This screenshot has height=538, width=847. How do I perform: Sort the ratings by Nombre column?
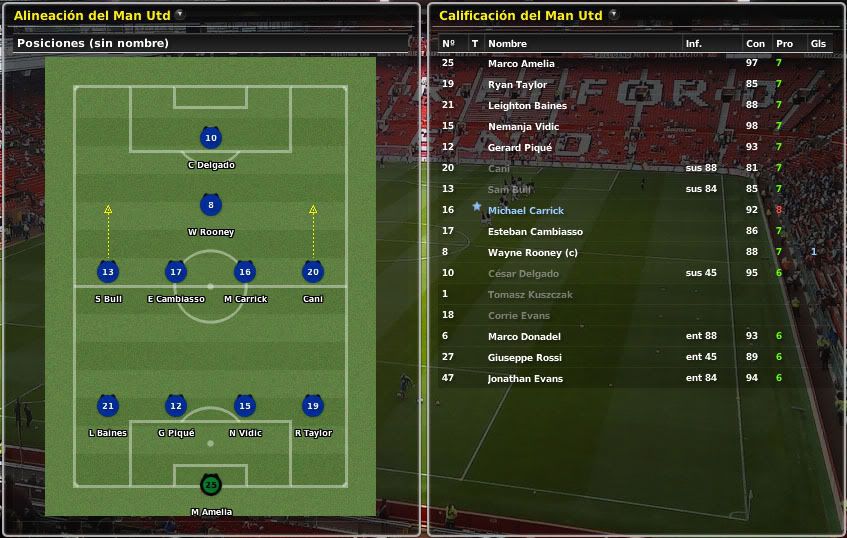click(x=507, y=44)
